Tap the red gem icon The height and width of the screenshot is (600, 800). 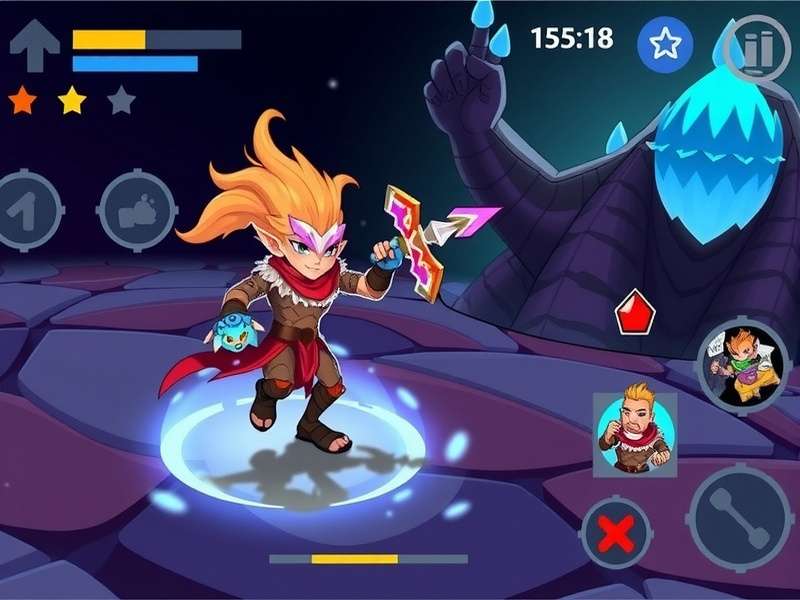coord(634,313)
